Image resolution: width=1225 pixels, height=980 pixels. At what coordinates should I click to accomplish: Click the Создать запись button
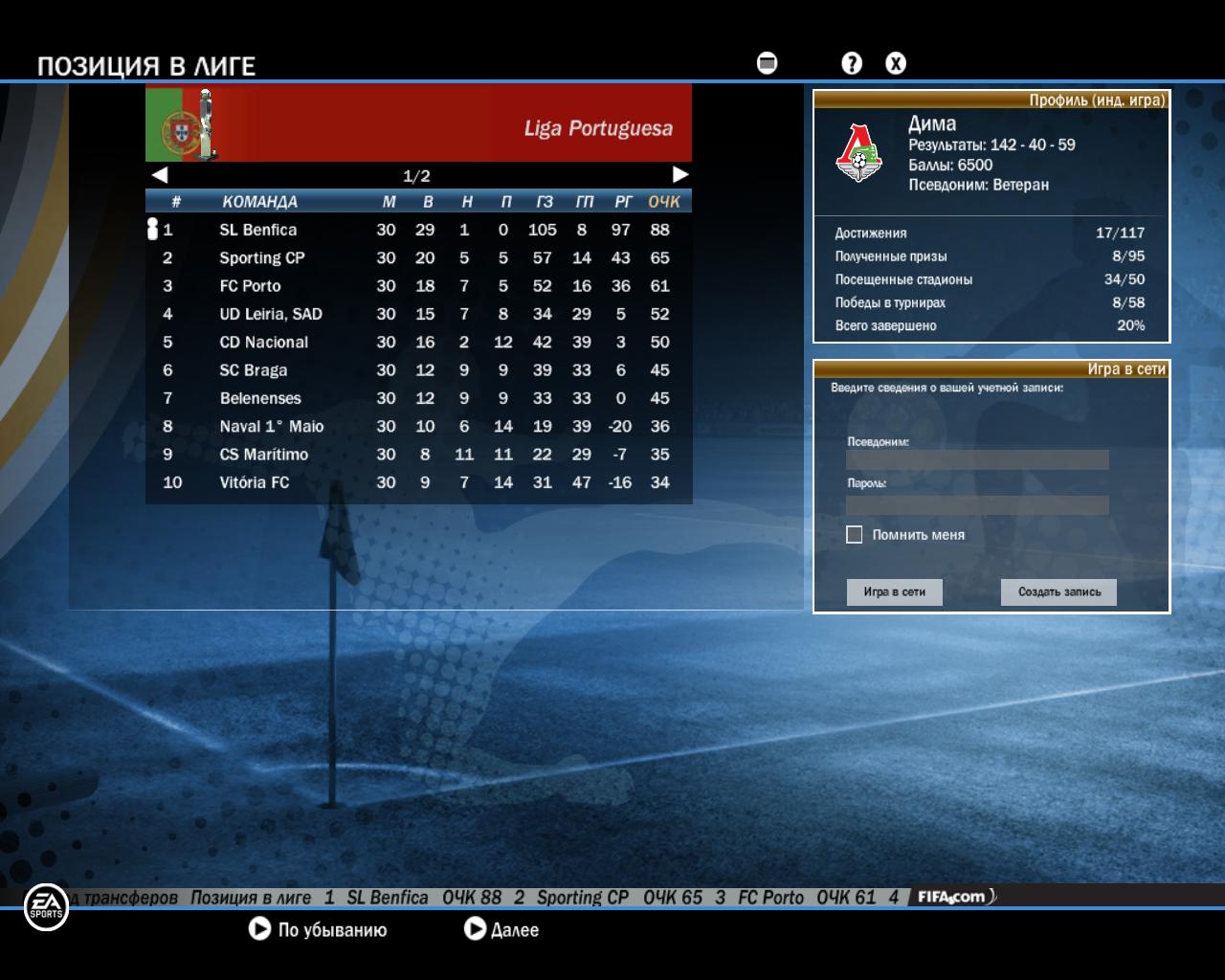click(x=1058, y=591)
